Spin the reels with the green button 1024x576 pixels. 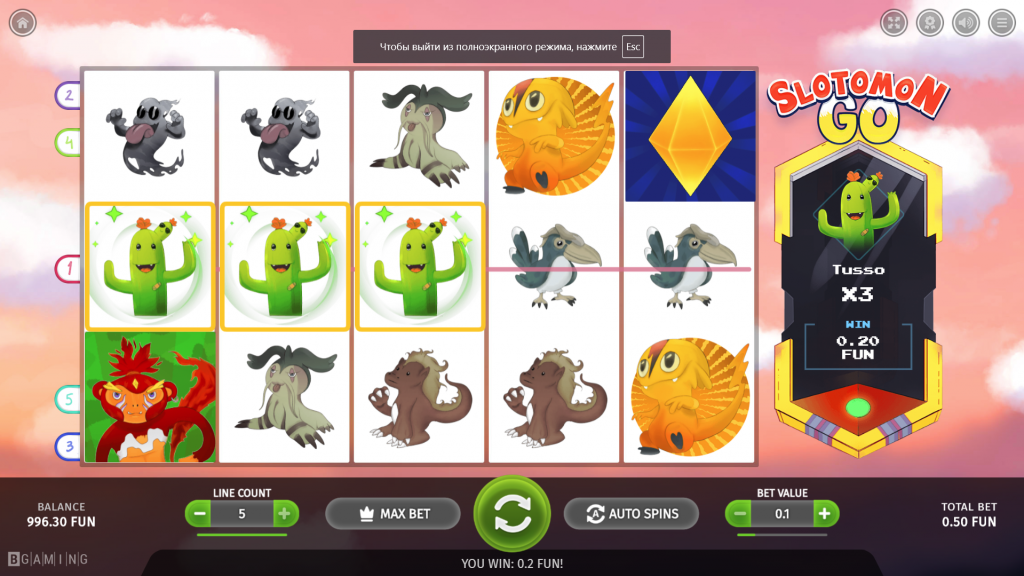512,513
